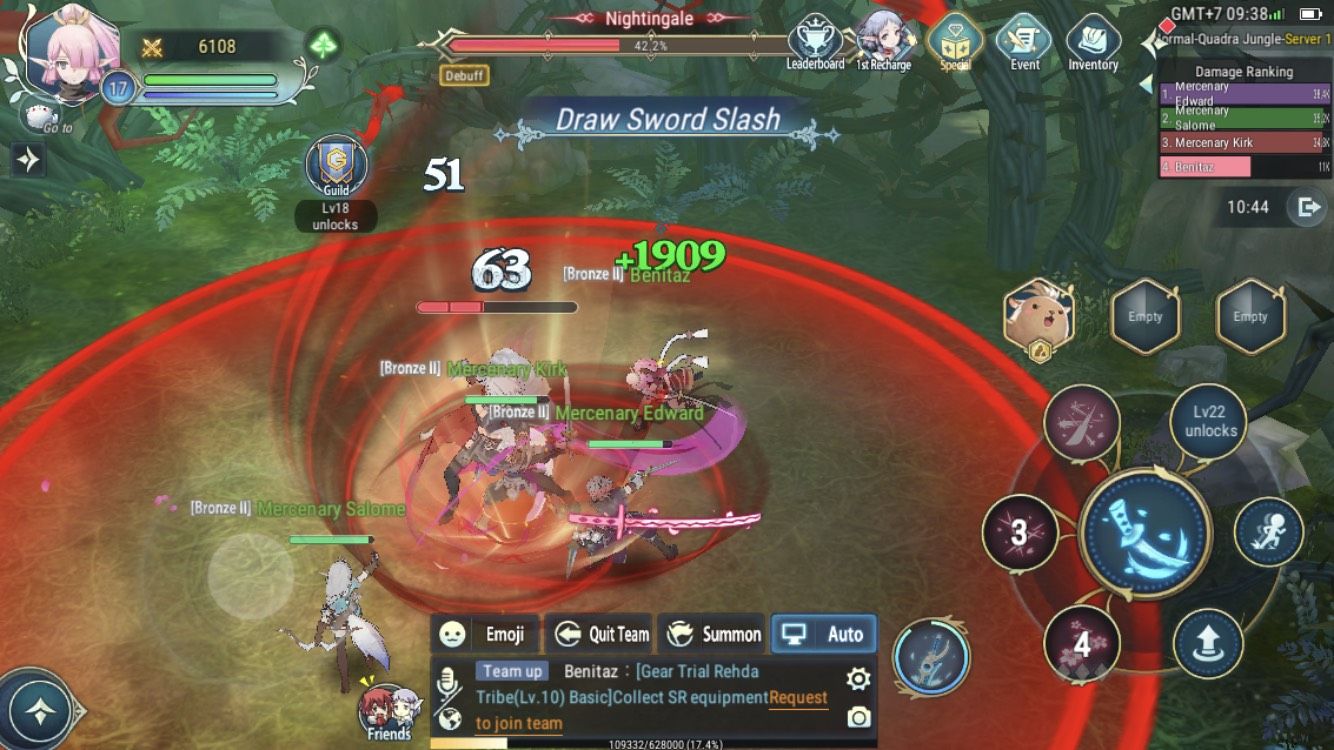
Task: Switch to the Team up chat channel
Action: (x=510, y=670)
